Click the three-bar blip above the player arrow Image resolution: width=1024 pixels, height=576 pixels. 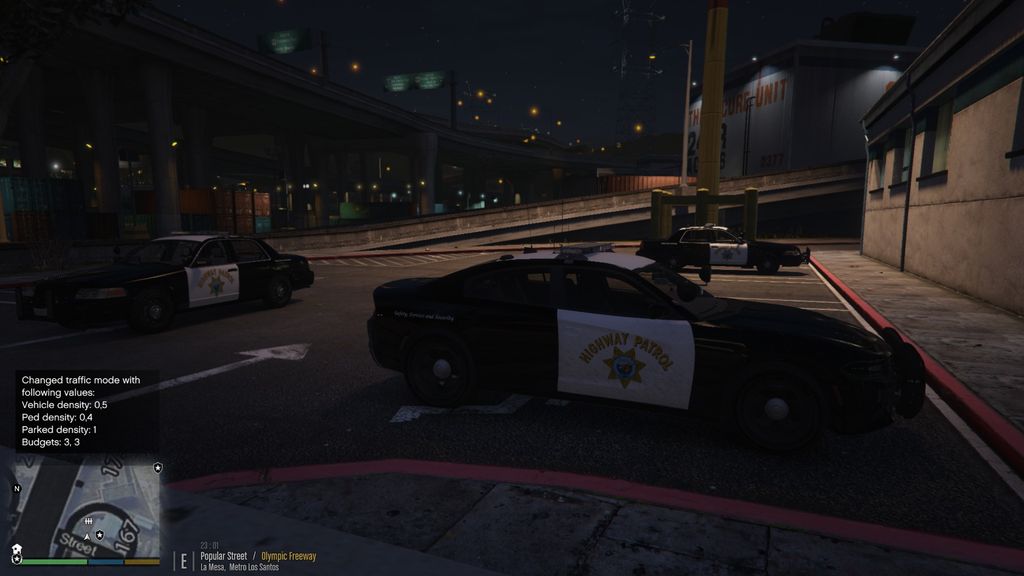(88, 522)
